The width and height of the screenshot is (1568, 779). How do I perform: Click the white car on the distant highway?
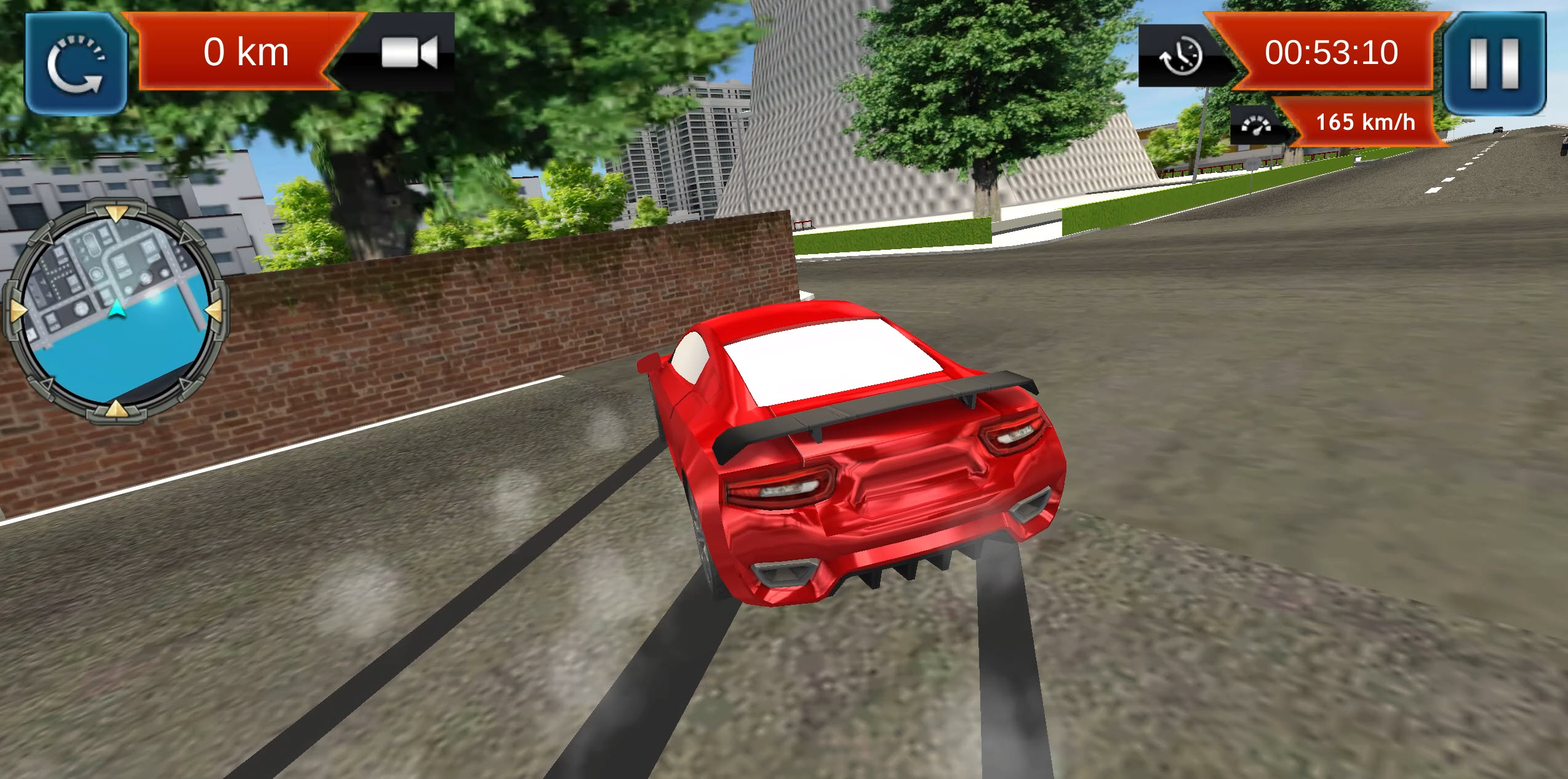[1498, 130]
